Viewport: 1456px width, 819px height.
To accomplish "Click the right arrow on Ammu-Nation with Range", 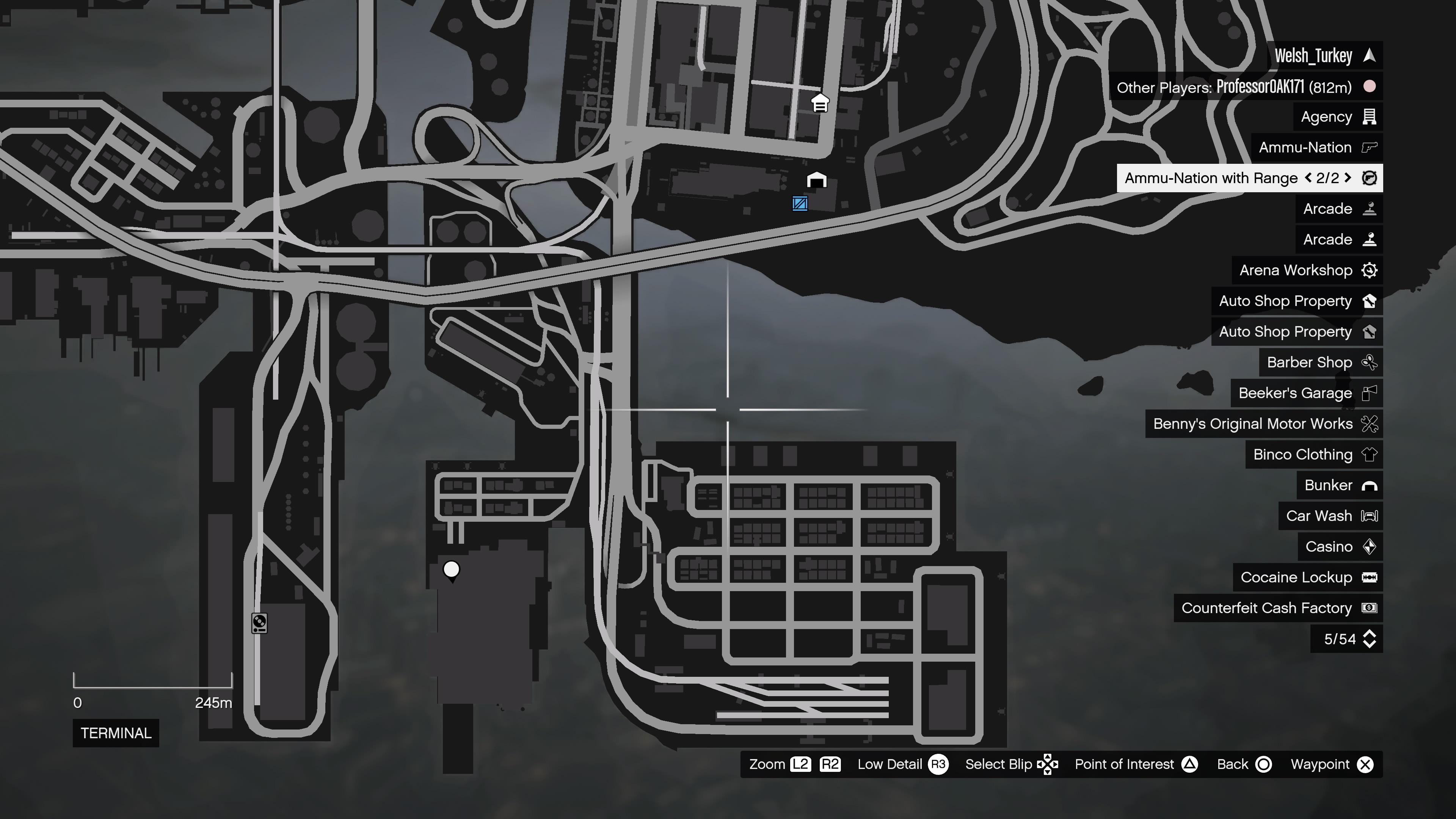I will point(1348,178).
